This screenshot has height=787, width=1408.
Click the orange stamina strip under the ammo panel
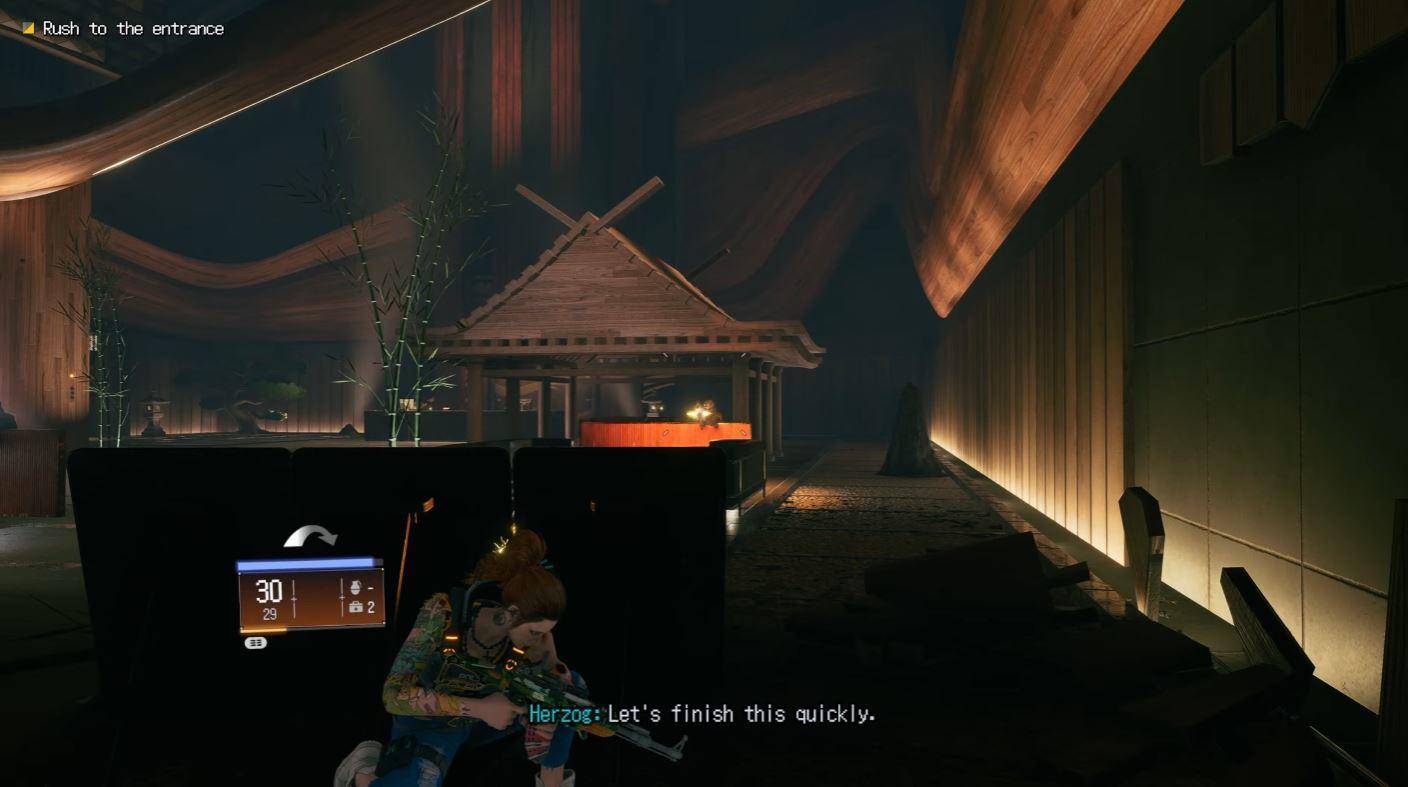(261, 630)
